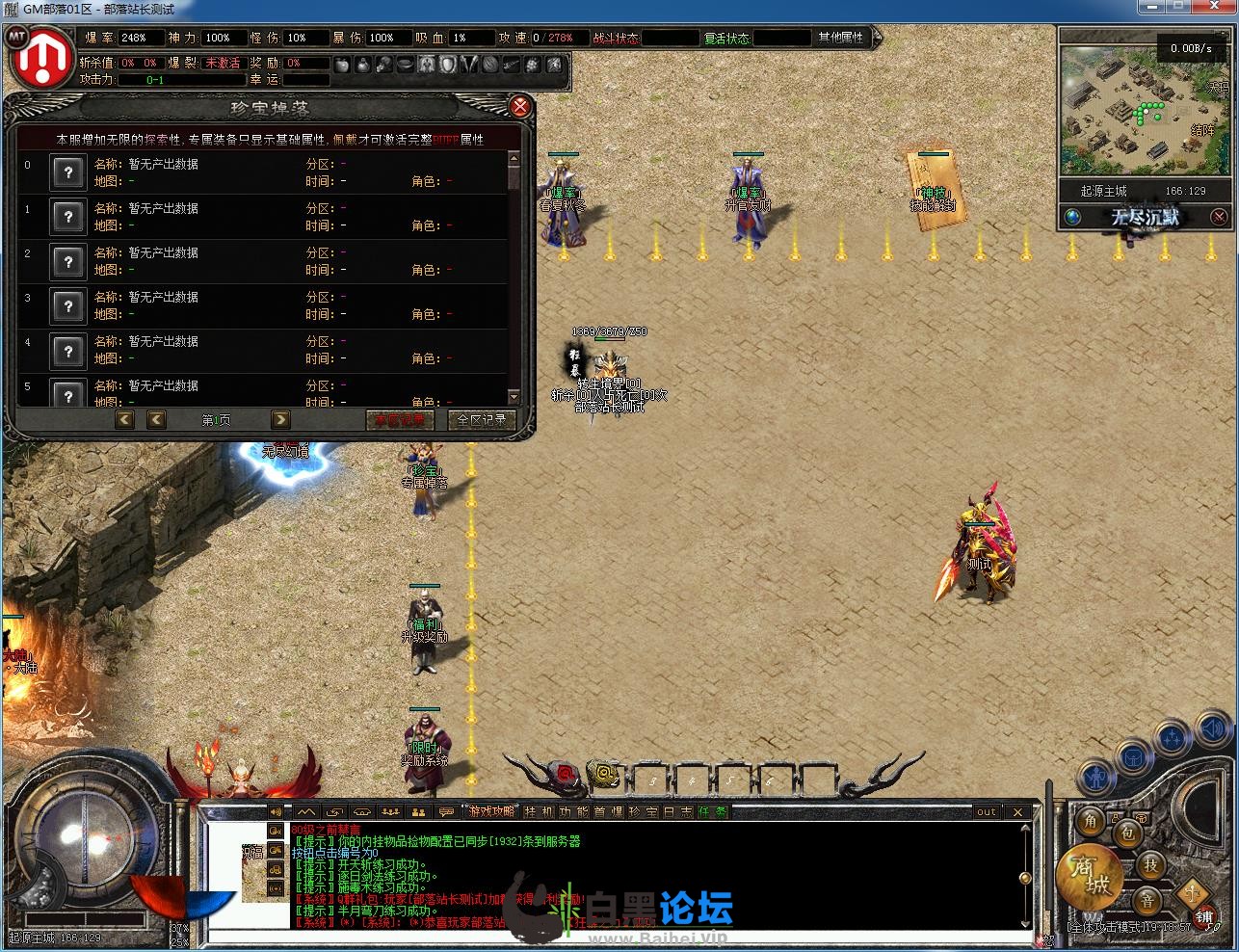Image resolution: width=1239 pixels, height=952 pixels.
Task: Click the crossed swords icon below minimap
Action: pyautogui.click(x=1219, y=217)
